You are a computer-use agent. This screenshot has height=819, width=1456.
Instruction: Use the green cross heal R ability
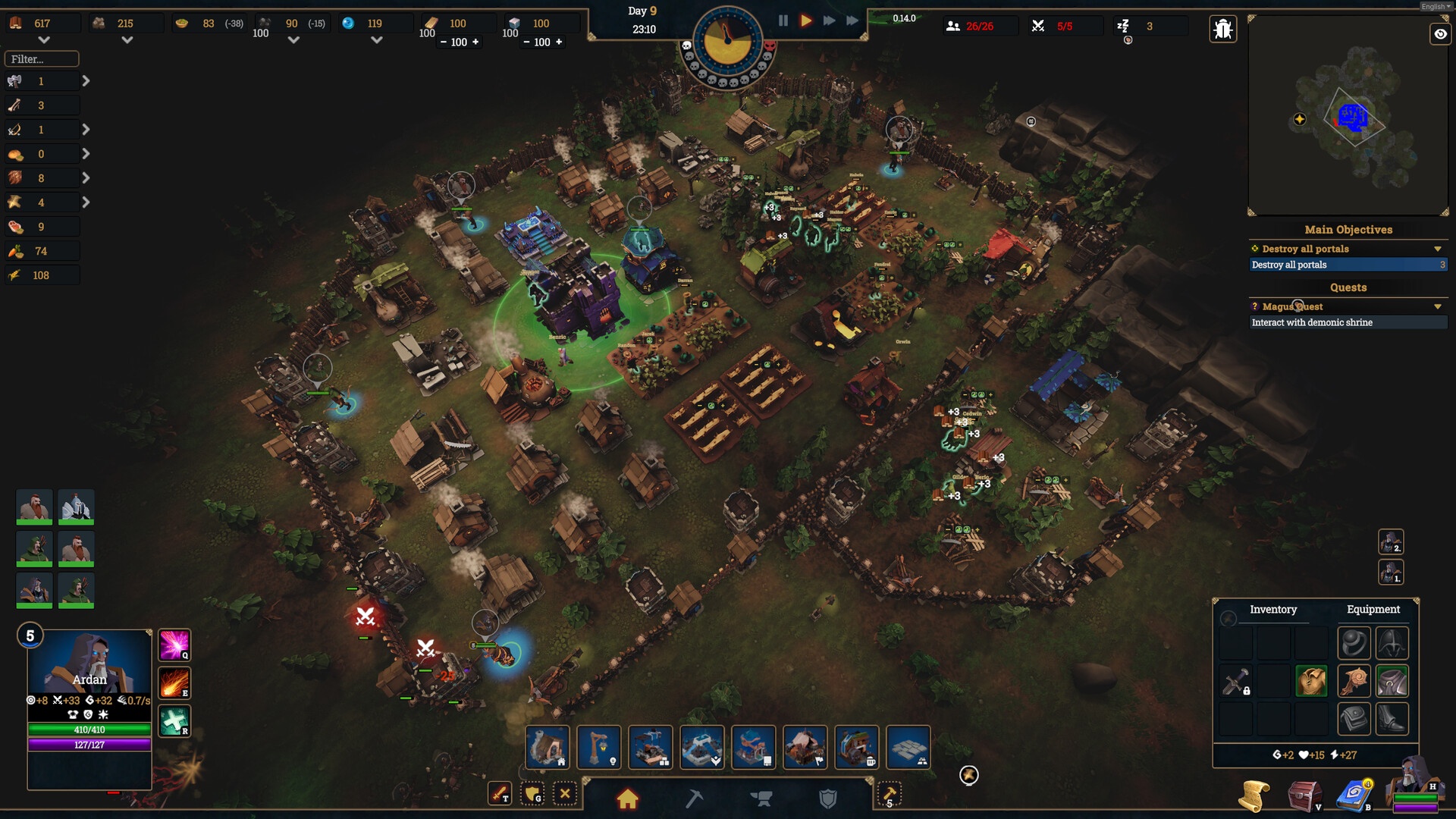(174, 720)
